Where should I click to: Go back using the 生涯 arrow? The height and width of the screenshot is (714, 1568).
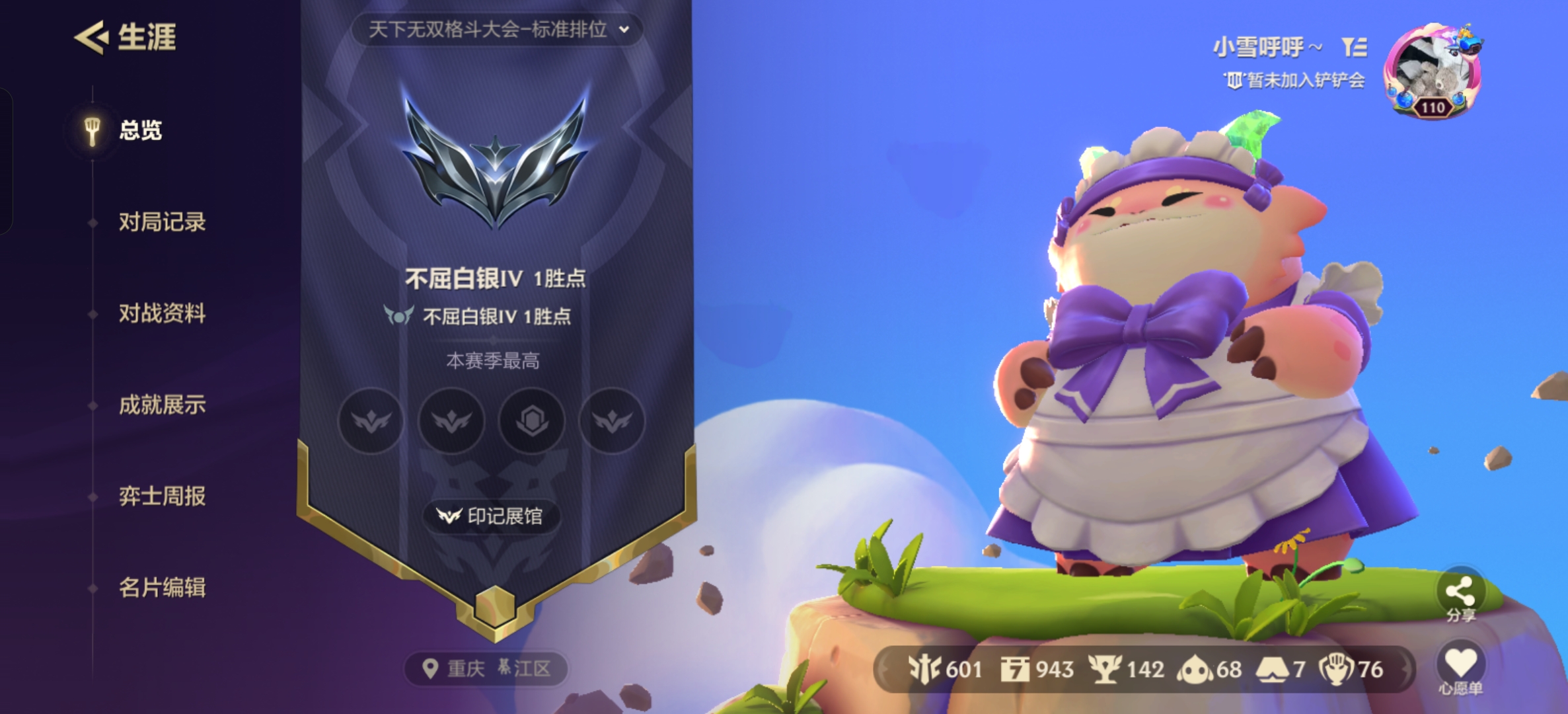[x=91, y=37]
